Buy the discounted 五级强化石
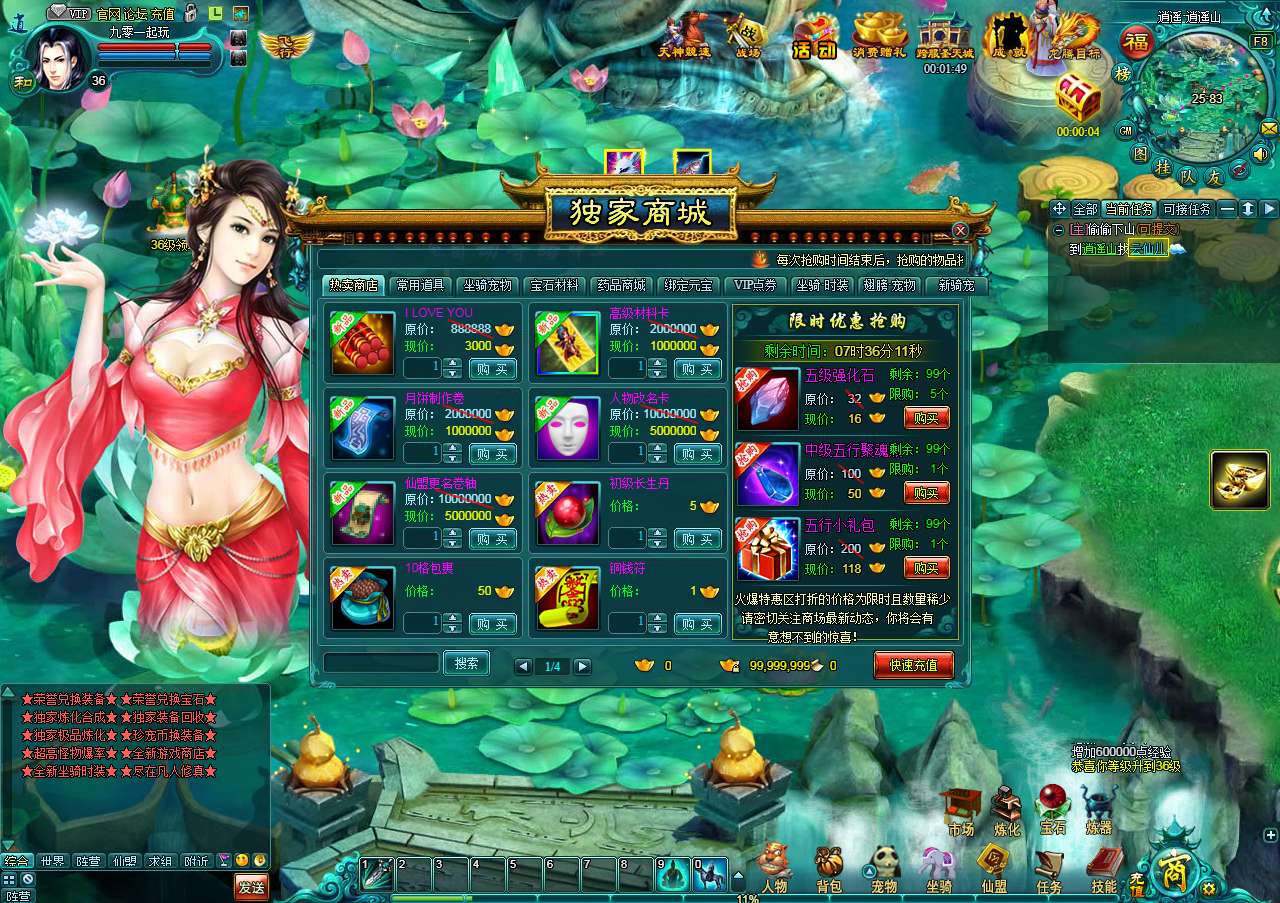This screenshot has width=1280, height=903. [926, 418]
